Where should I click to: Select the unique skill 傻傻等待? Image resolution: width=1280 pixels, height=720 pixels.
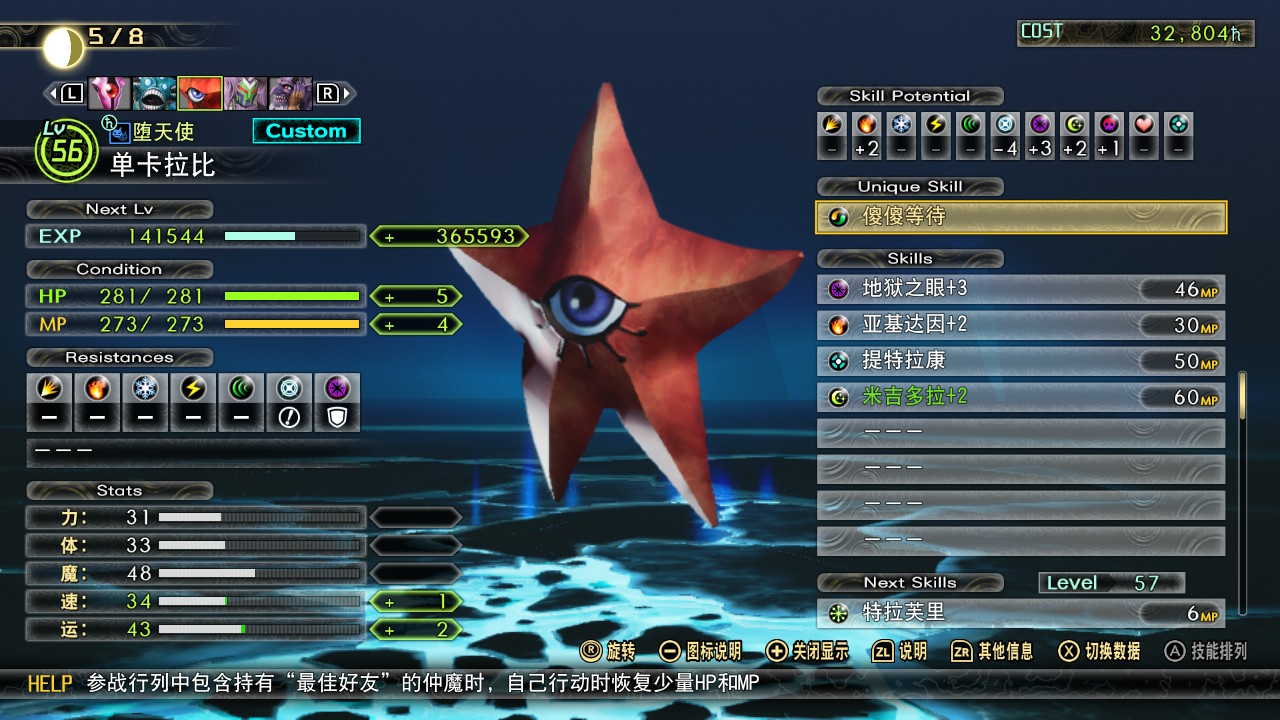pyautogui.click(x=1021, y=217)
